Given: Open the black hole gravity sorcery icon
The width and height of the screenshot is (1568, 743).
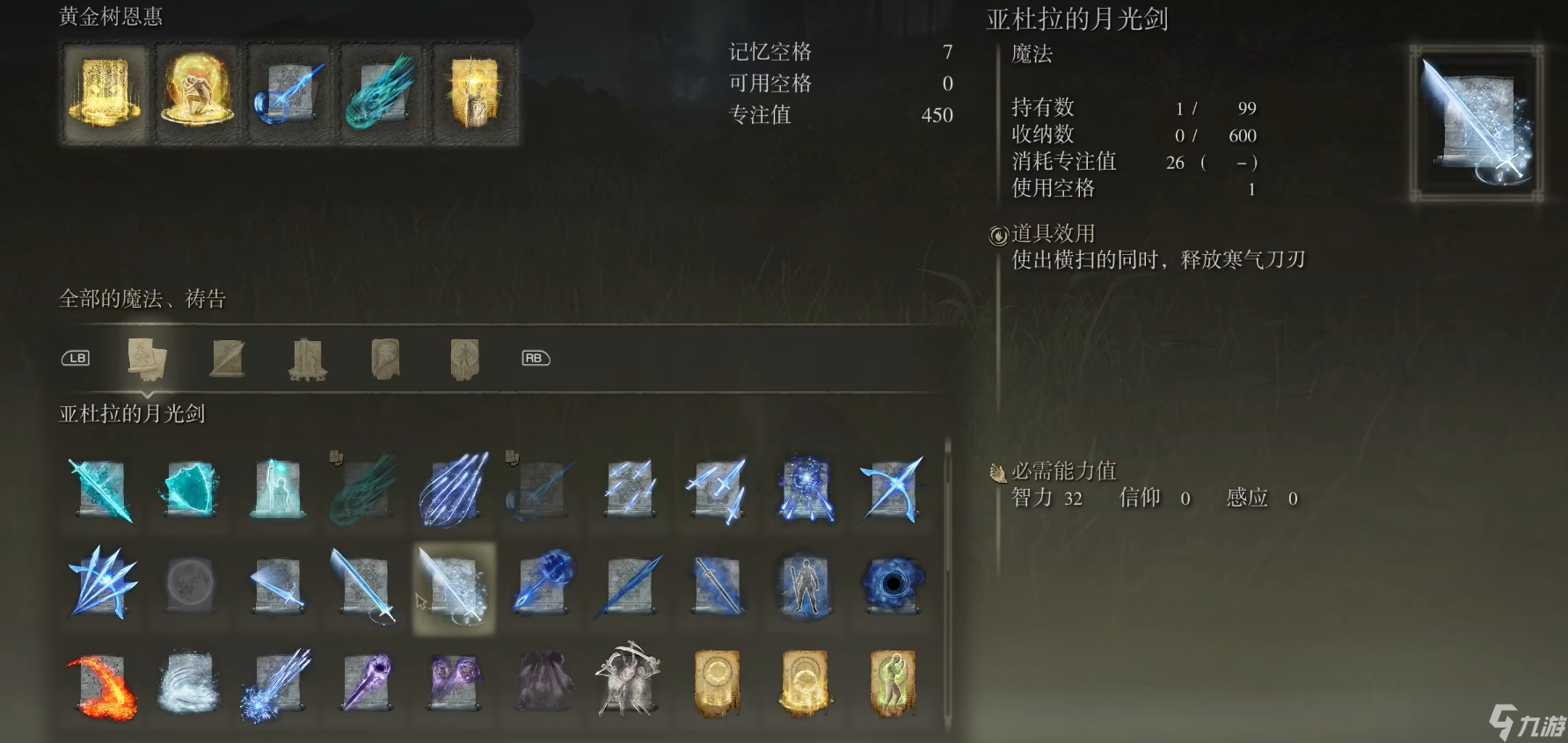Looking at the screenshot, I should coord(893,589).
